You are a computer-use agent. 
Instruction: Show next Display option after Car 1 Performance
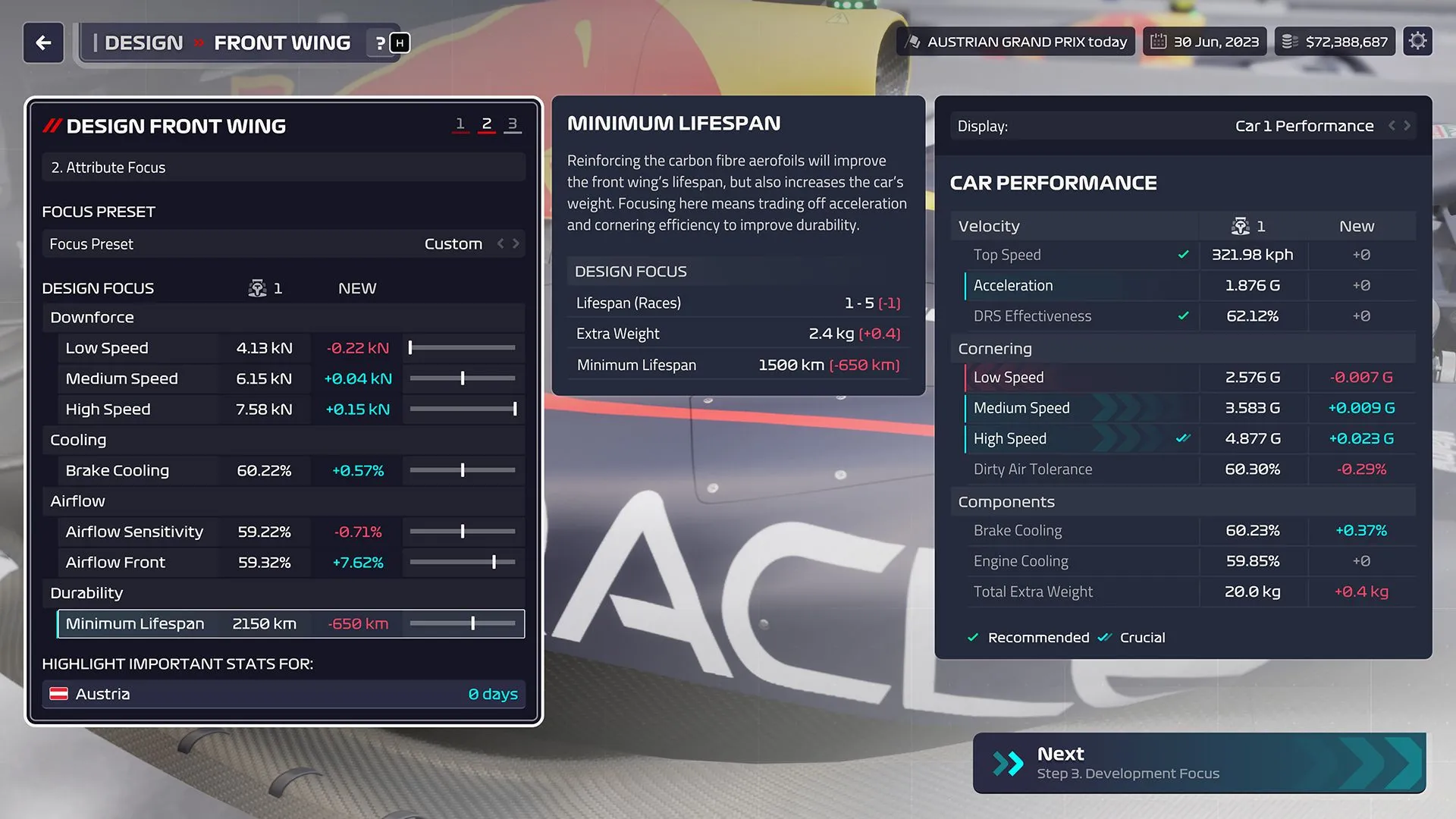(1407, 126)
